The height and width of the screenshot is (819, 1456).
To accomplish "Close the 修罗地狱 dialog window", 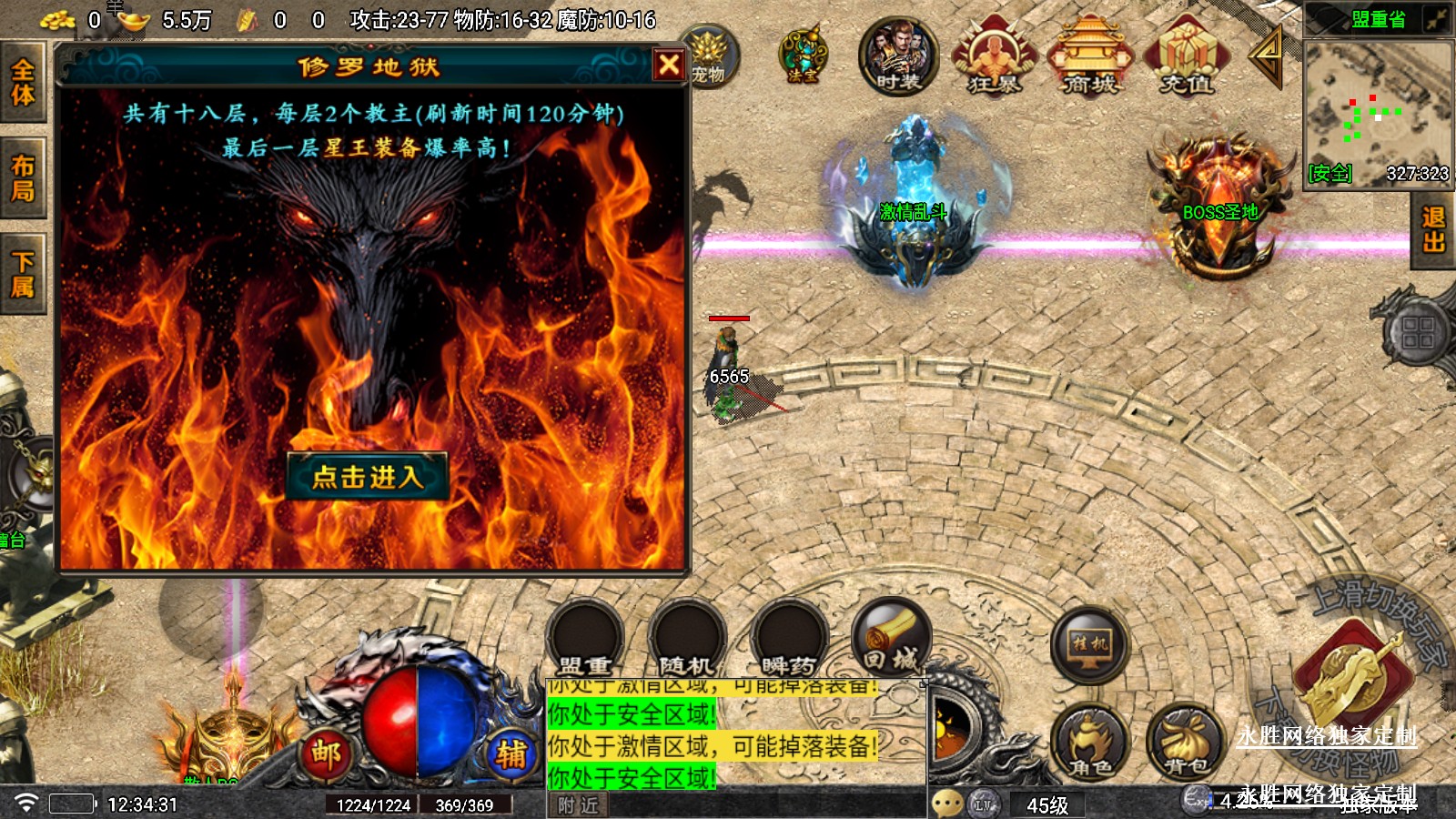I will (x=669, y=65).
